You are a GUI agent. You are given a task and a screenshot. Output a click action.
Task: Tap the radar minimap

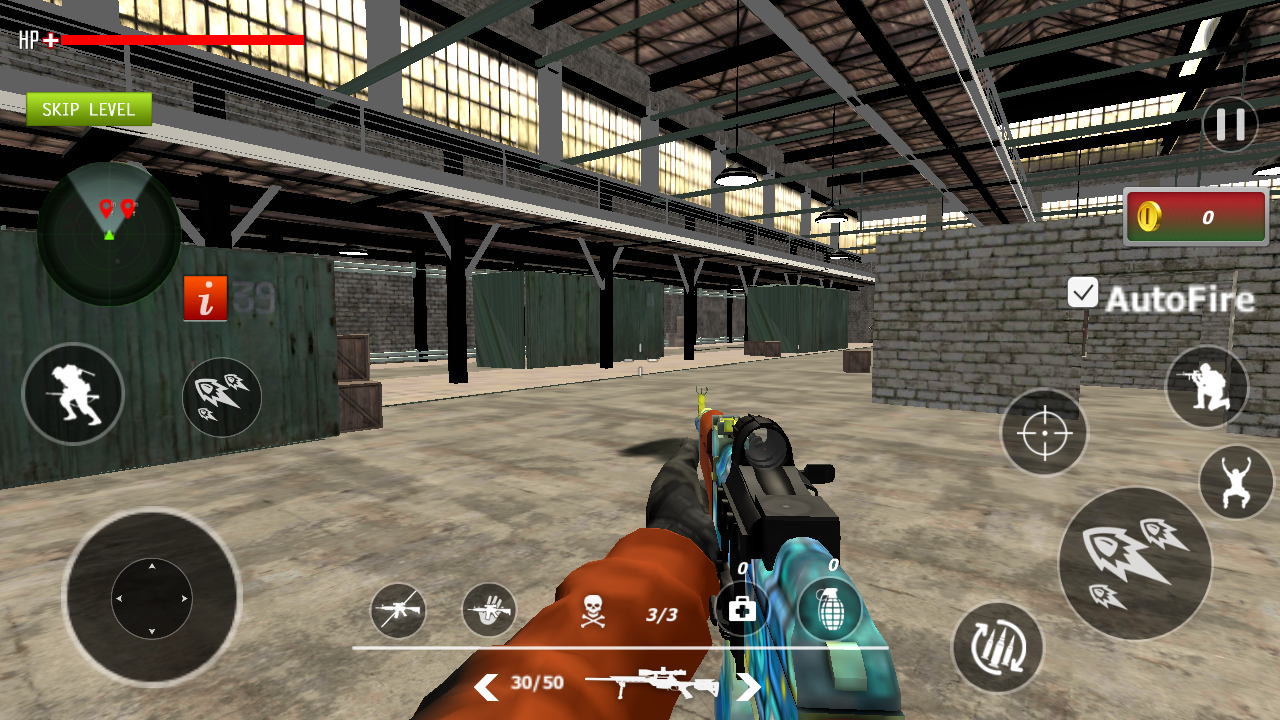[109, 233]
